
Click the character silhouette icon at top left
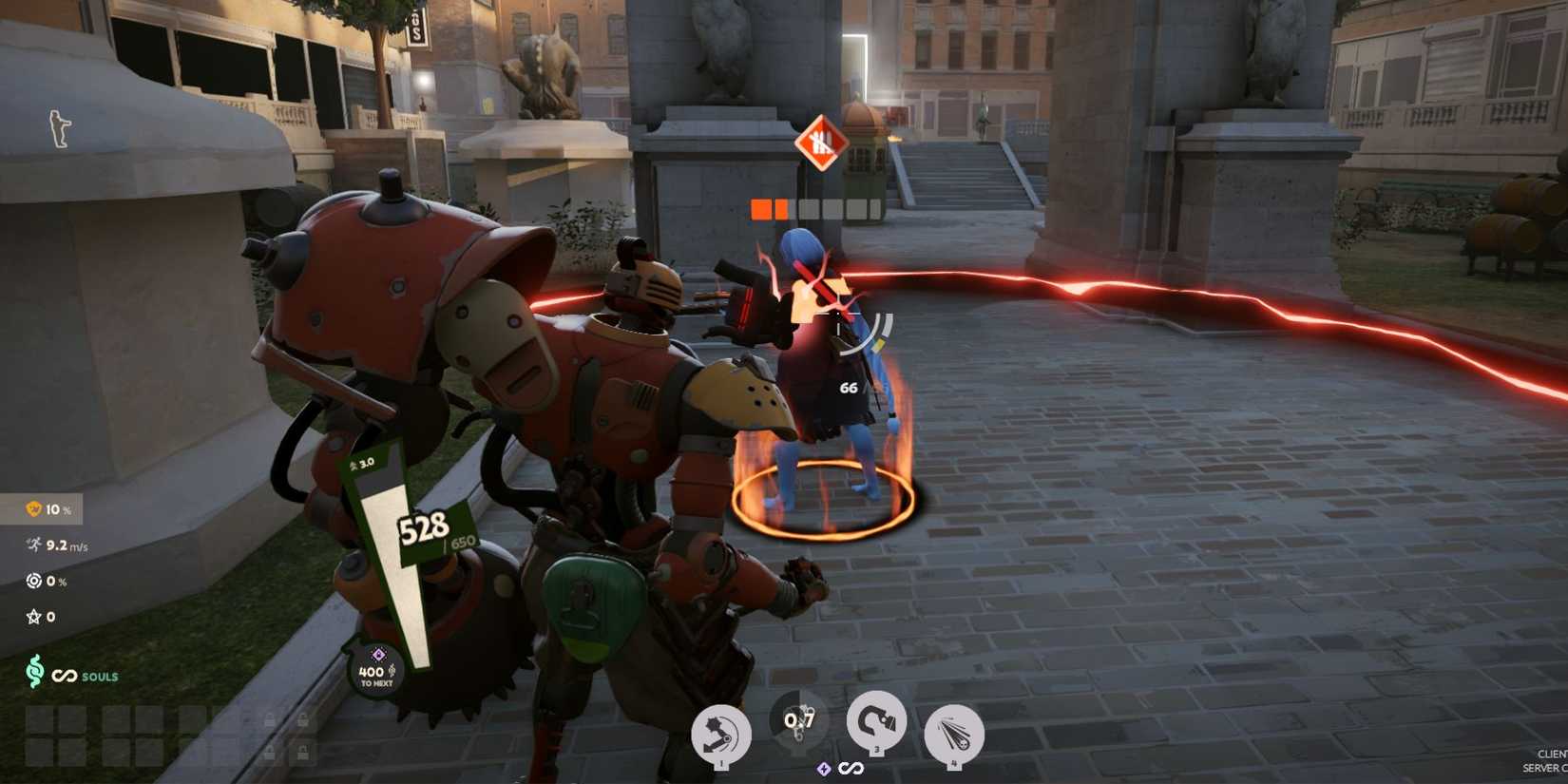[x=57, y=128]
